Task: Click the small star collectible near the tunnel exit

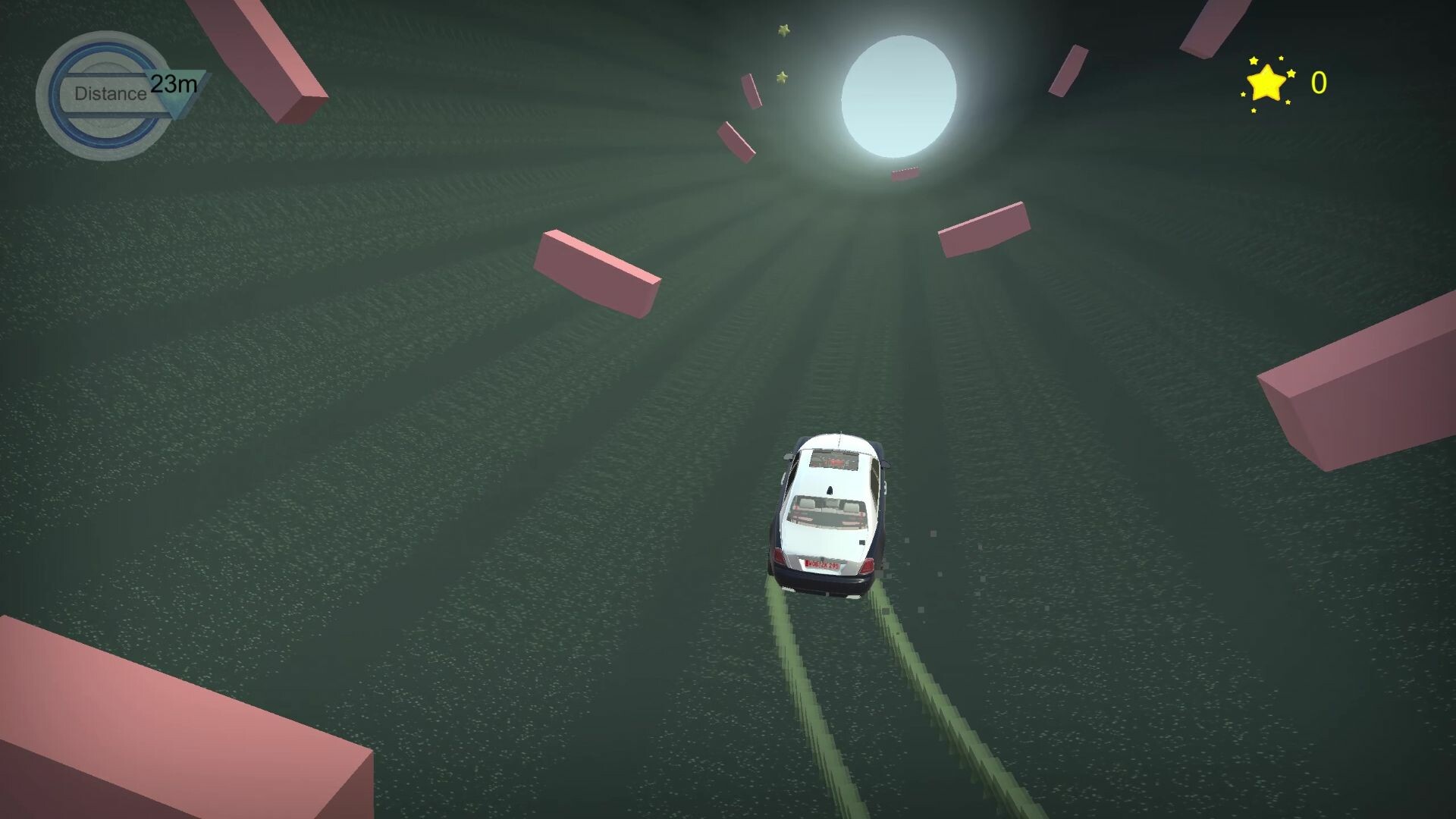Action: (x=783, y=30)
